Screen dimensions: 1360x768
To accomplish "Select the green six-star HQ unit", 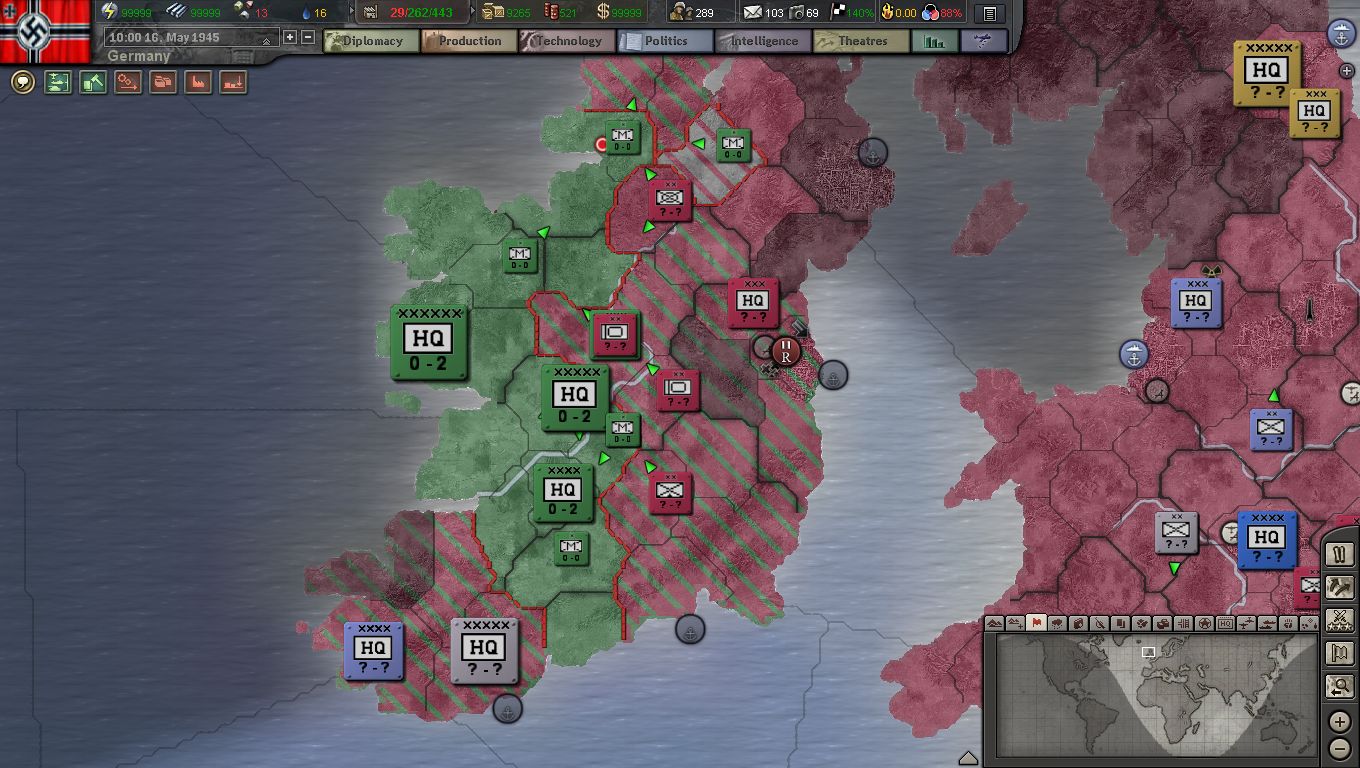I will [x=429, y=342].
